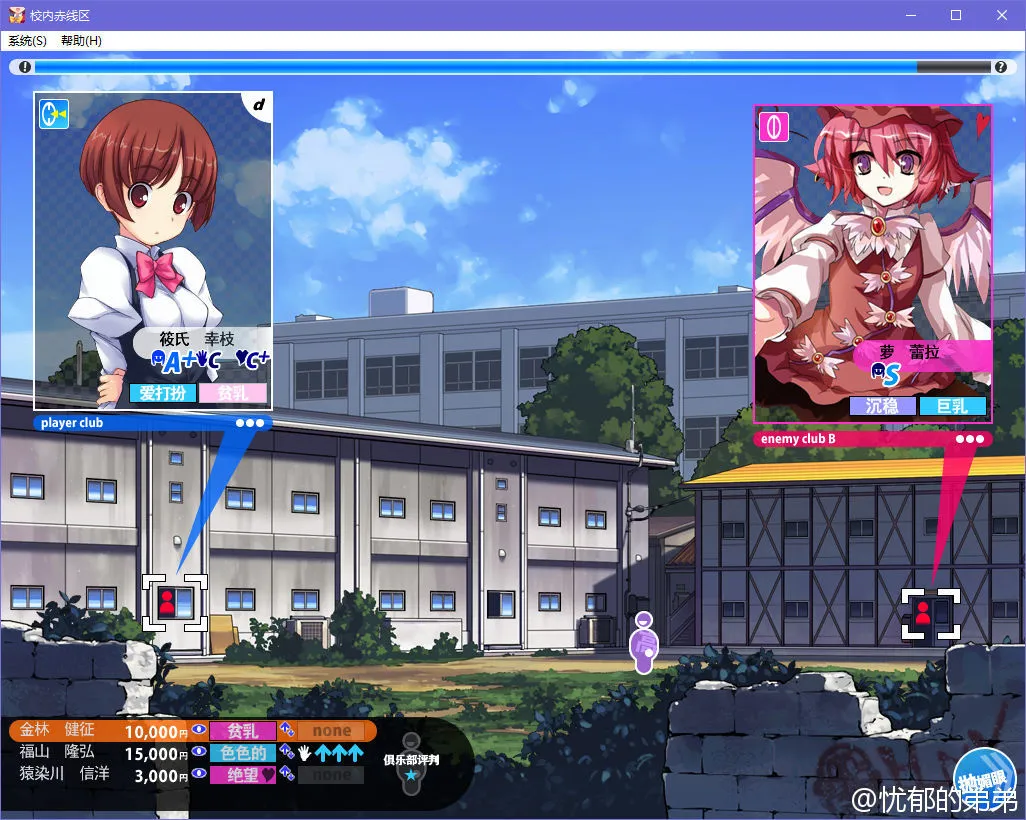Click the question mark at the progress bar end
1026x820 pixels.
(1000, 67)
